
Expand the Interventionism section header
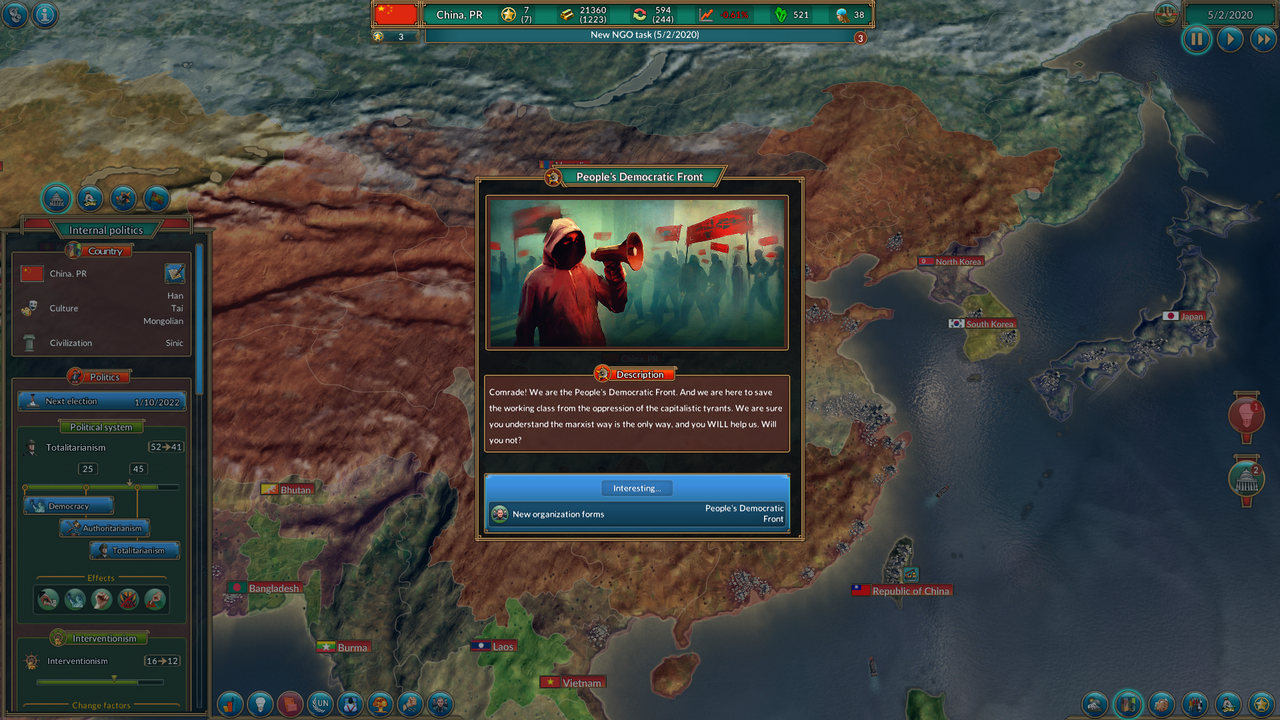coord(97,637)
